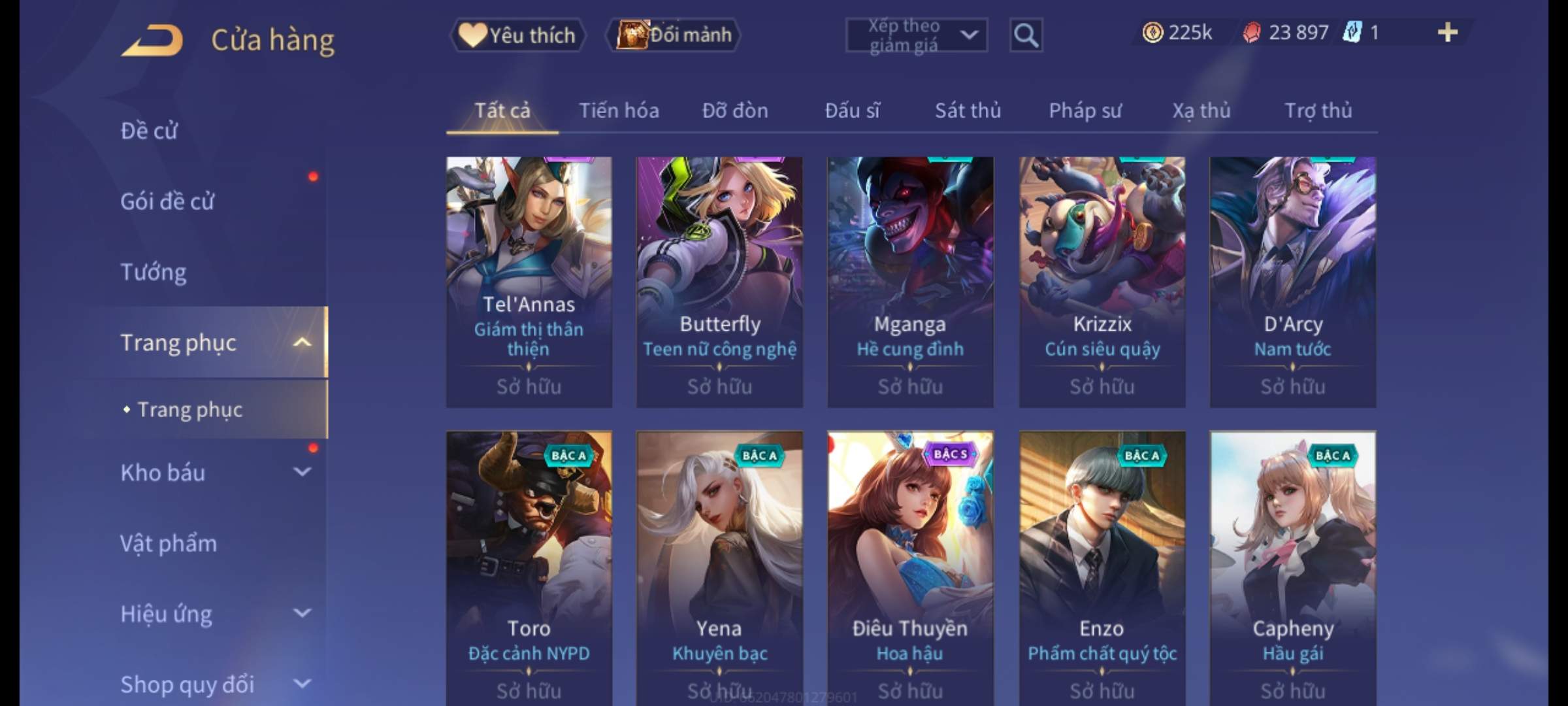
Task: Go to the Tướng heroes menu
Action: pyautogui.click(x=154, y=272)
